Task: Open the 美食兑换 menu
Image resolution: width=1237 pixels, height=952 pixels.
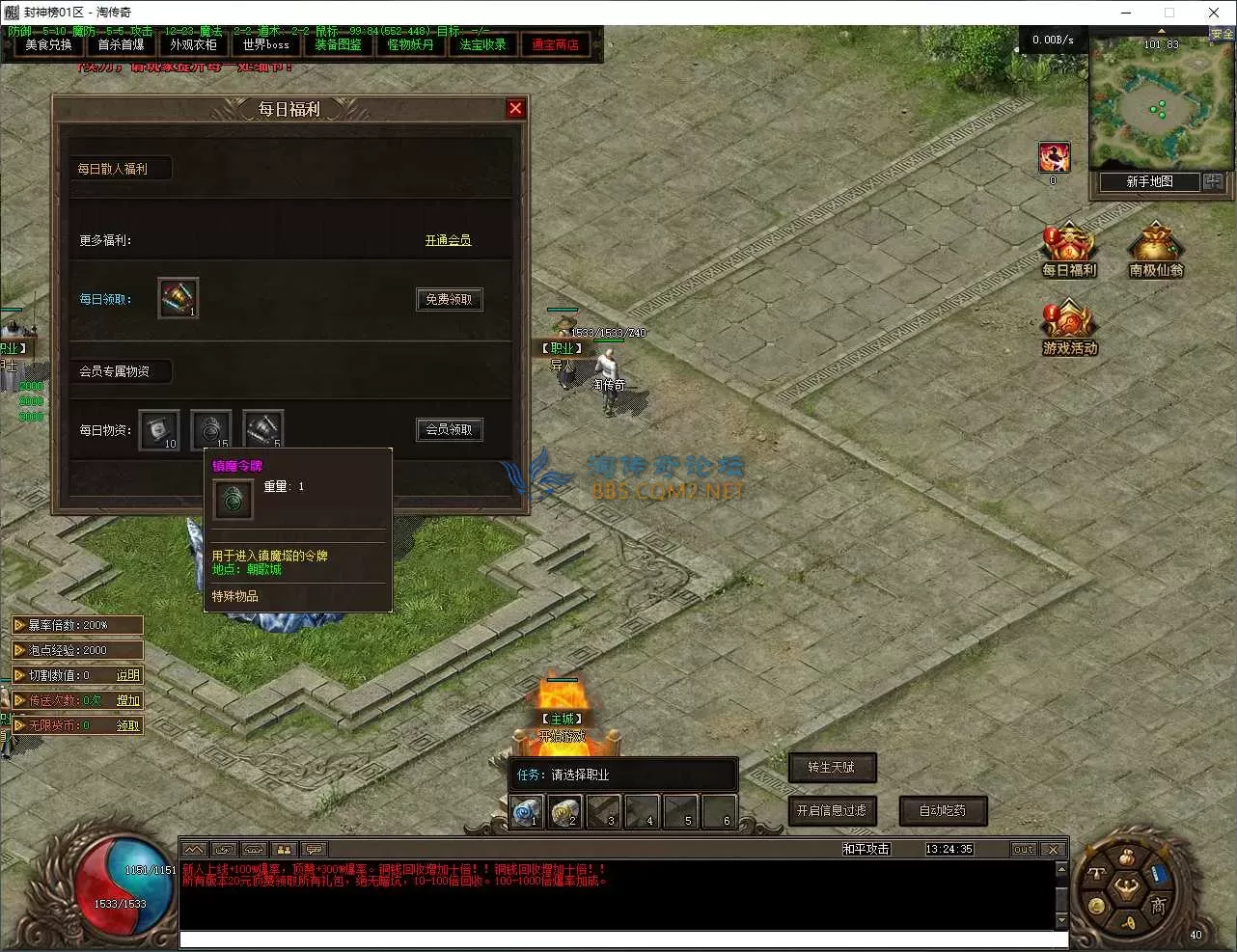Action: pos(48,44)
